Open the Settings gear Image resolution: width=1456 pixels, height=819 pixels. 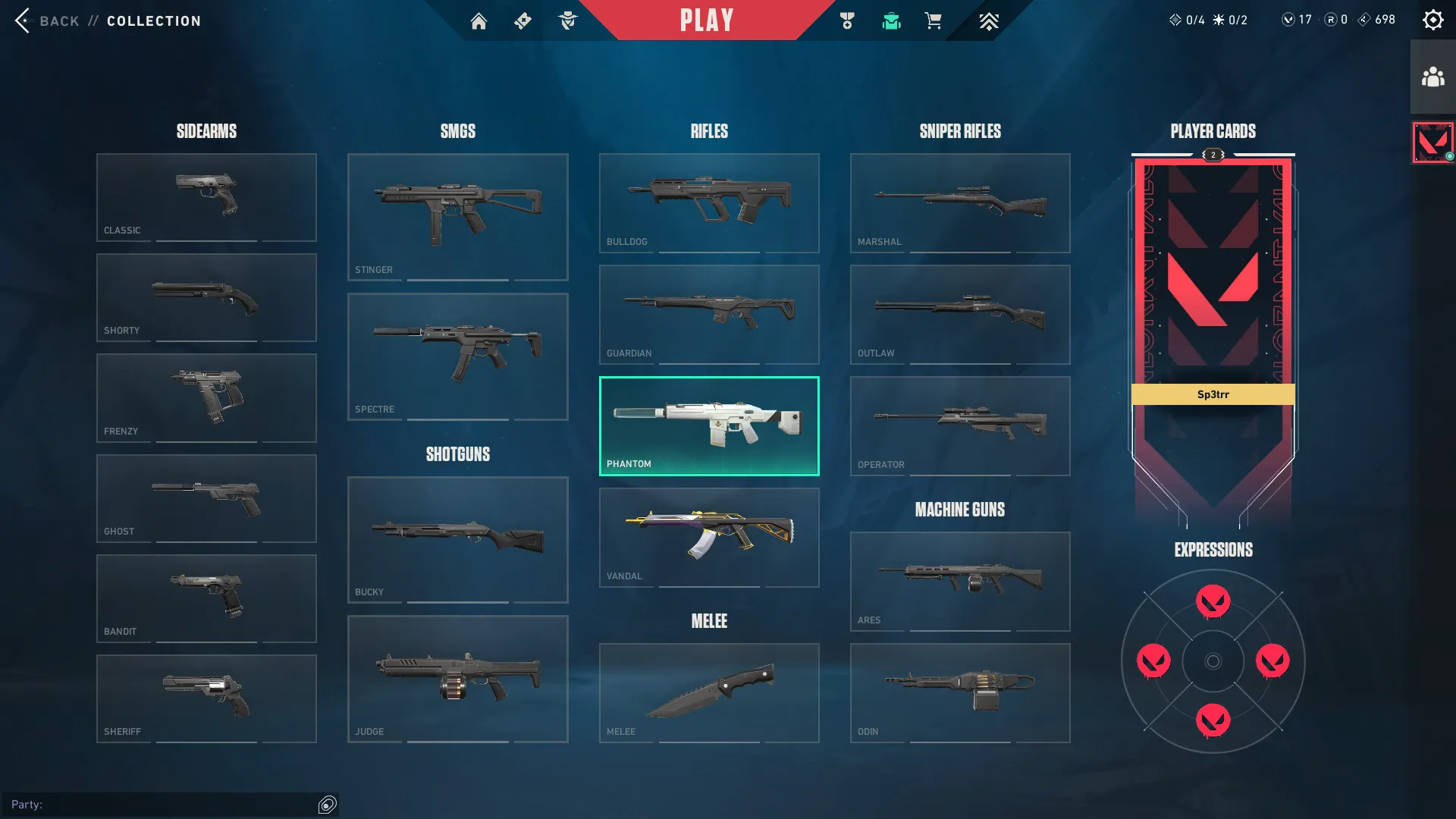point(1432,19)
